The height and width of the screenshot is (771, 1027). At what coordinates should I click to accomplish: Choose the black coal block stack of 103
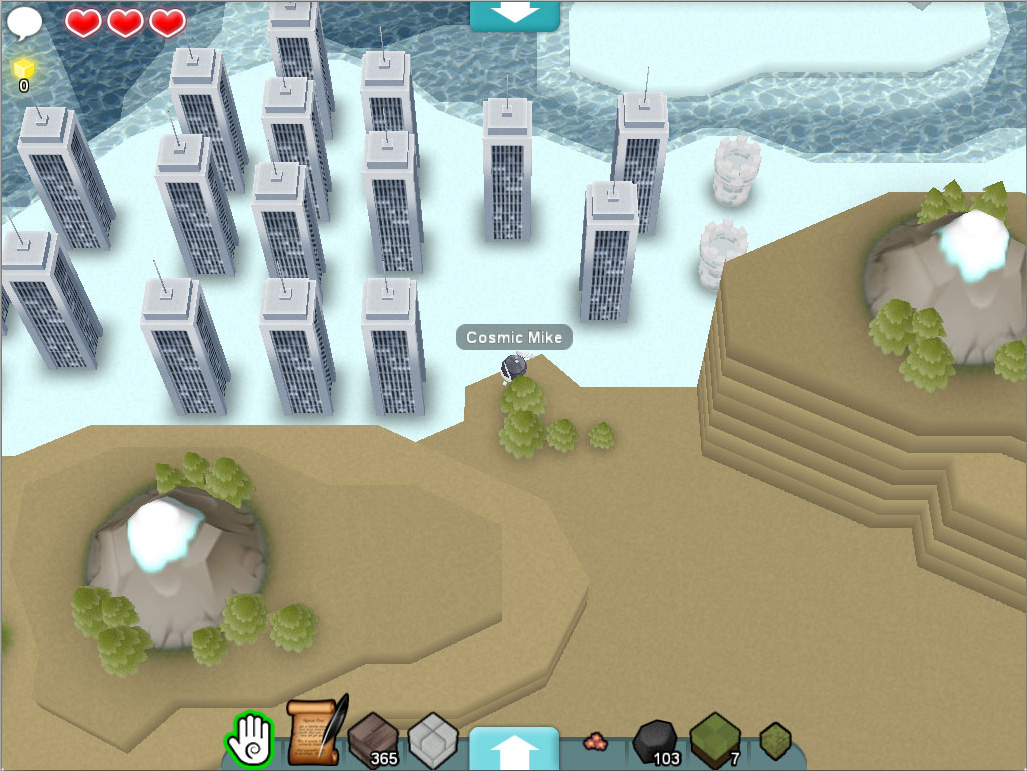coord(655,742)
